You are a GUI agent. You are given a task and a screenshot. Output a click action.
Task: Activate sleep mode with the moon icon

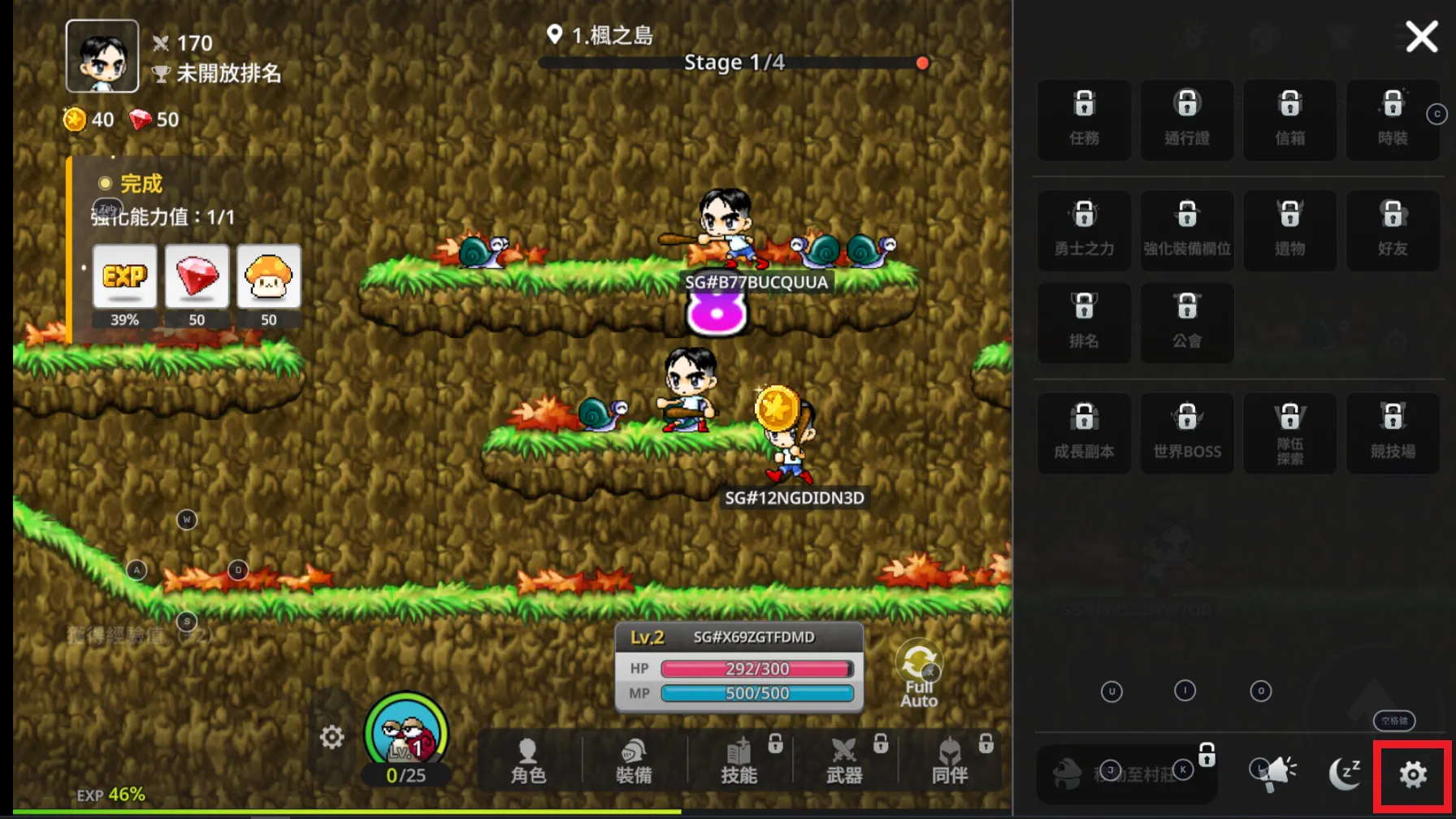click(x=1344, y=773)
